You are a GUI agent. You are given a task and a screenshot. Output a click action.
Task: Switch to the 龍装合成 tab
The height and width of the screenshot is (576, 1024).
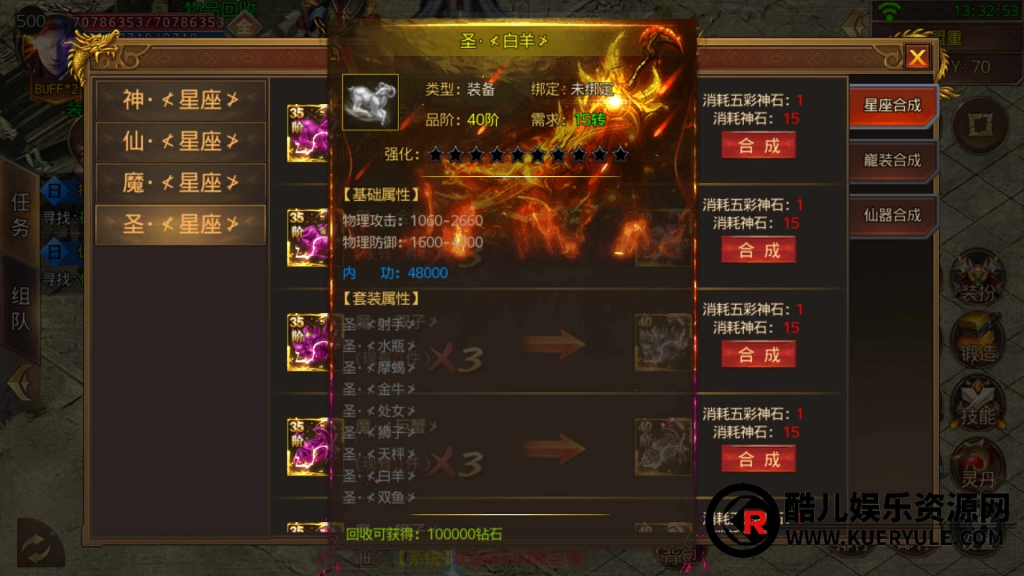[x=892, y=160]
